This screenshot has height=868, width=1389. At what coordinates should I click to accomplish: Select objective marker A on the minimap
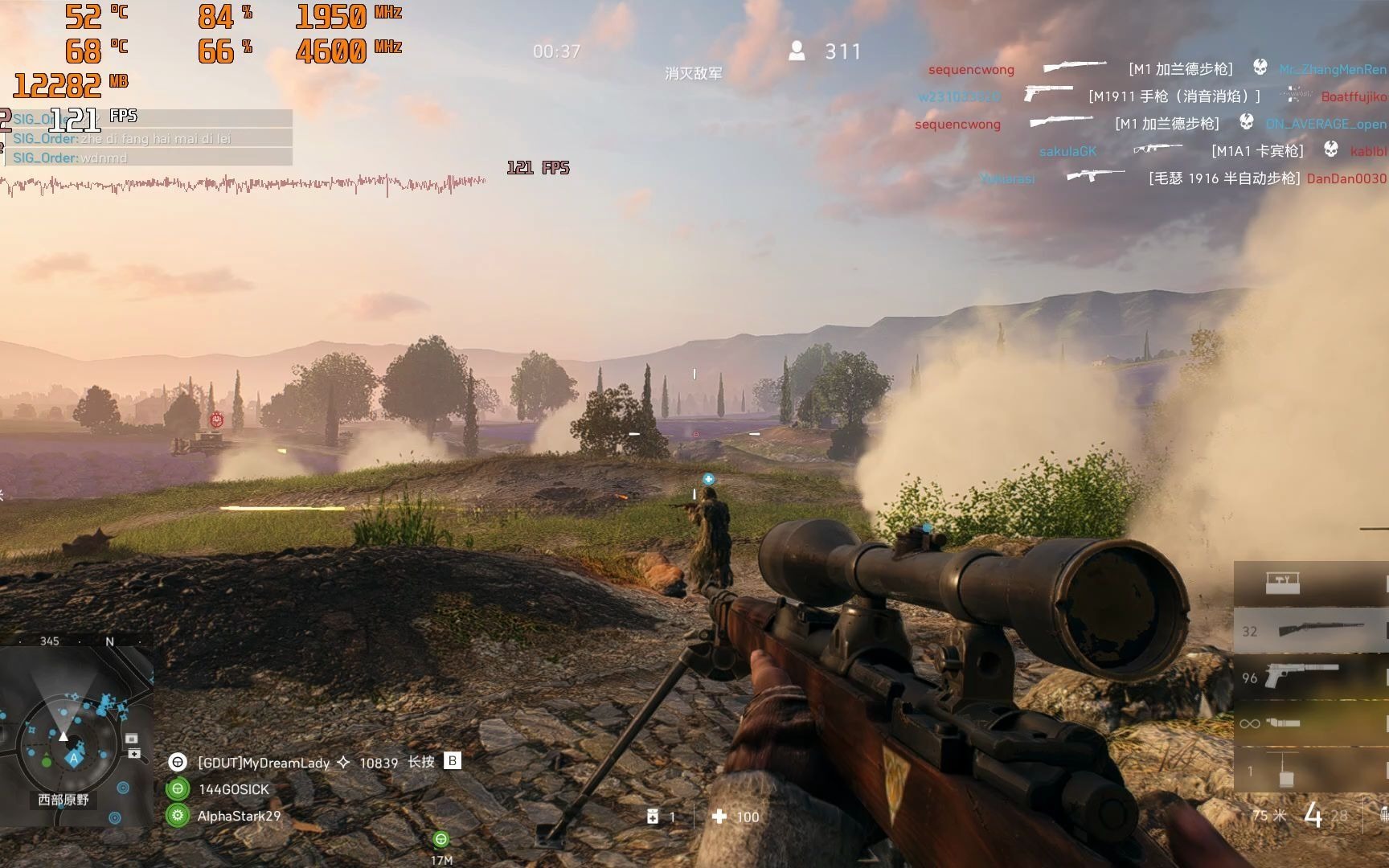coord(74,758)
